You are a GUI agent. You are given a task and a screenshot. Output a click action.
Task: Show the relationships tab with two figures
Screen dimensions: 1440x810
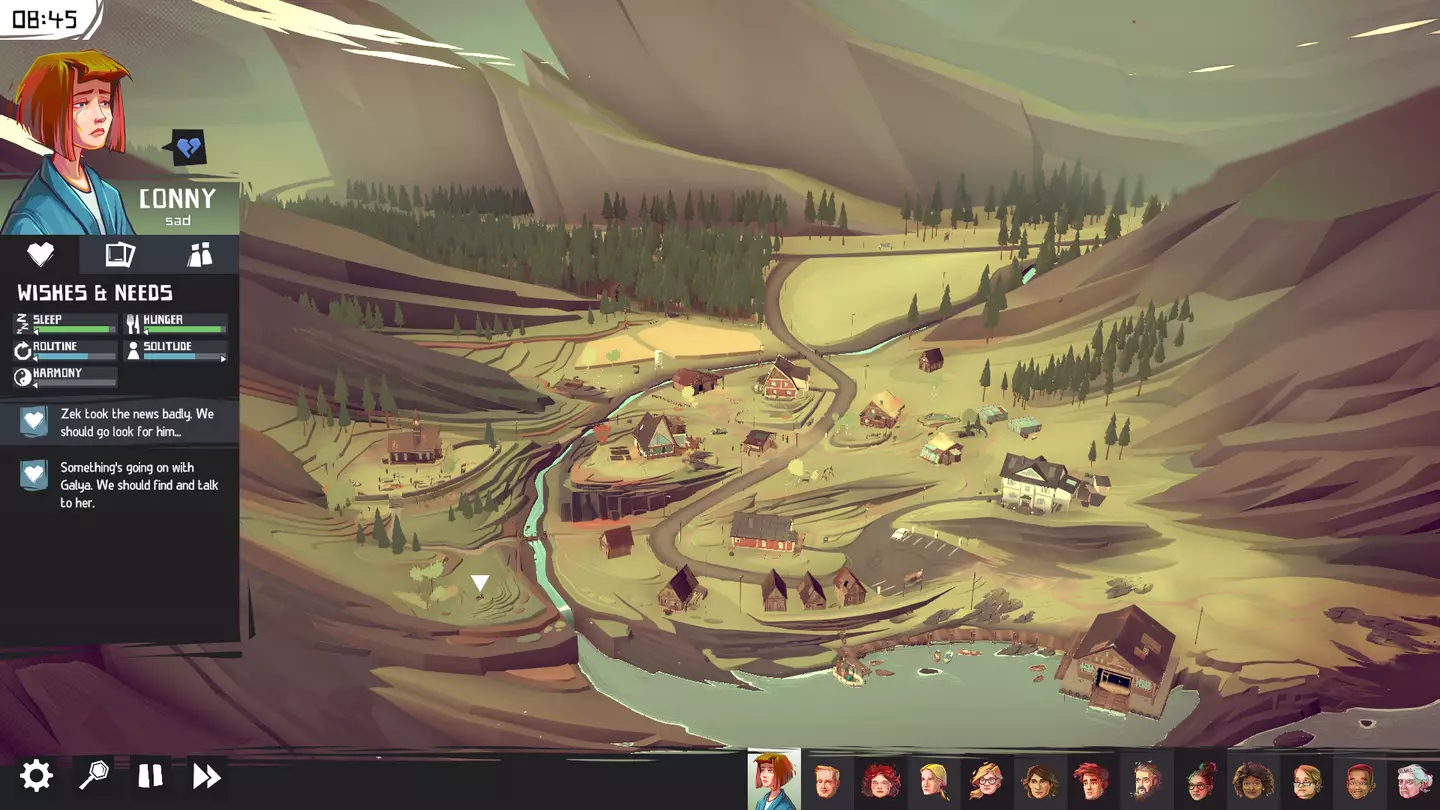pos(200,254)
